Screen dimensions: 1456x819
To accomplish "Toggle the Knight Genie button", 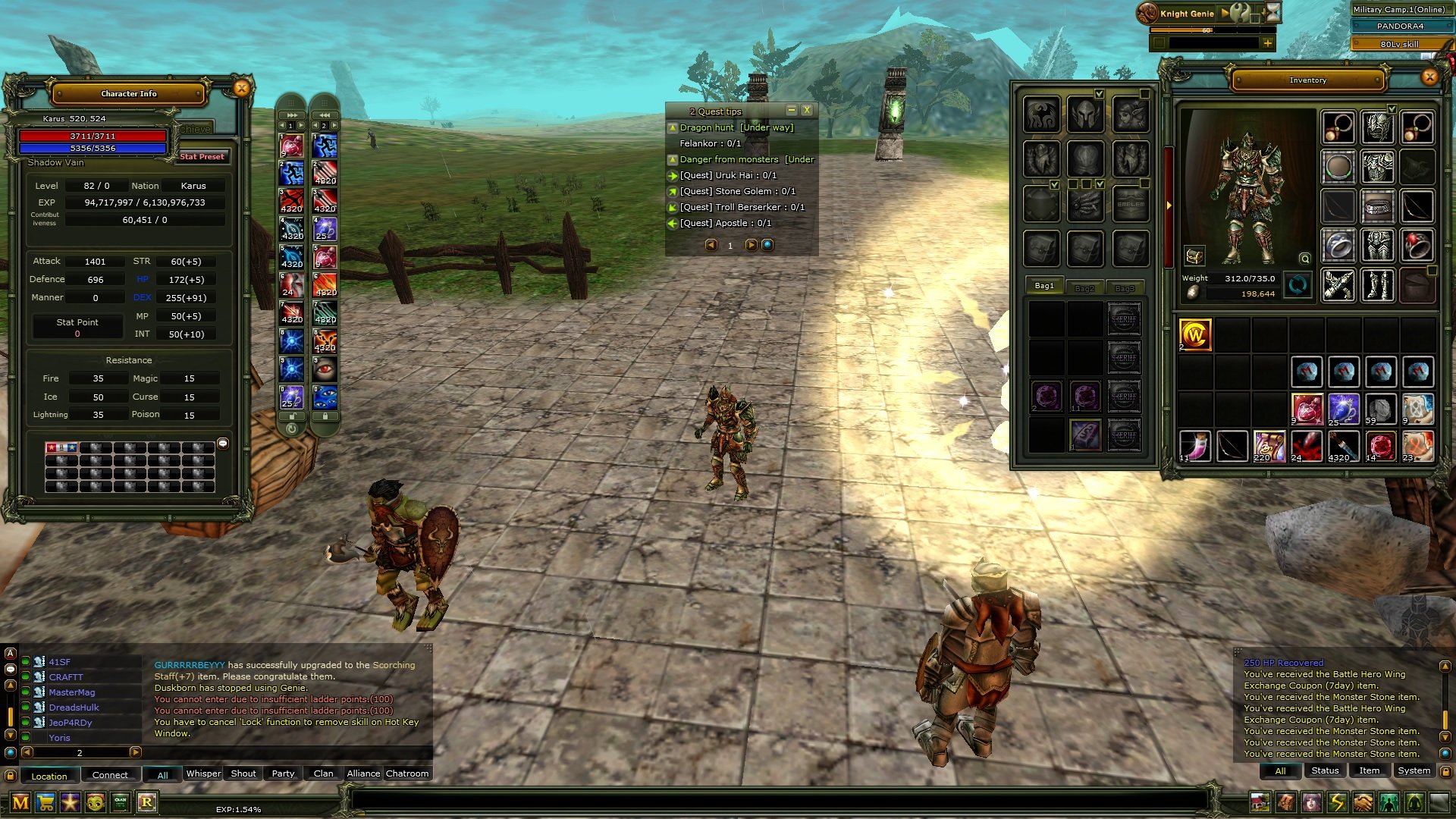I will coord(1186,14).
